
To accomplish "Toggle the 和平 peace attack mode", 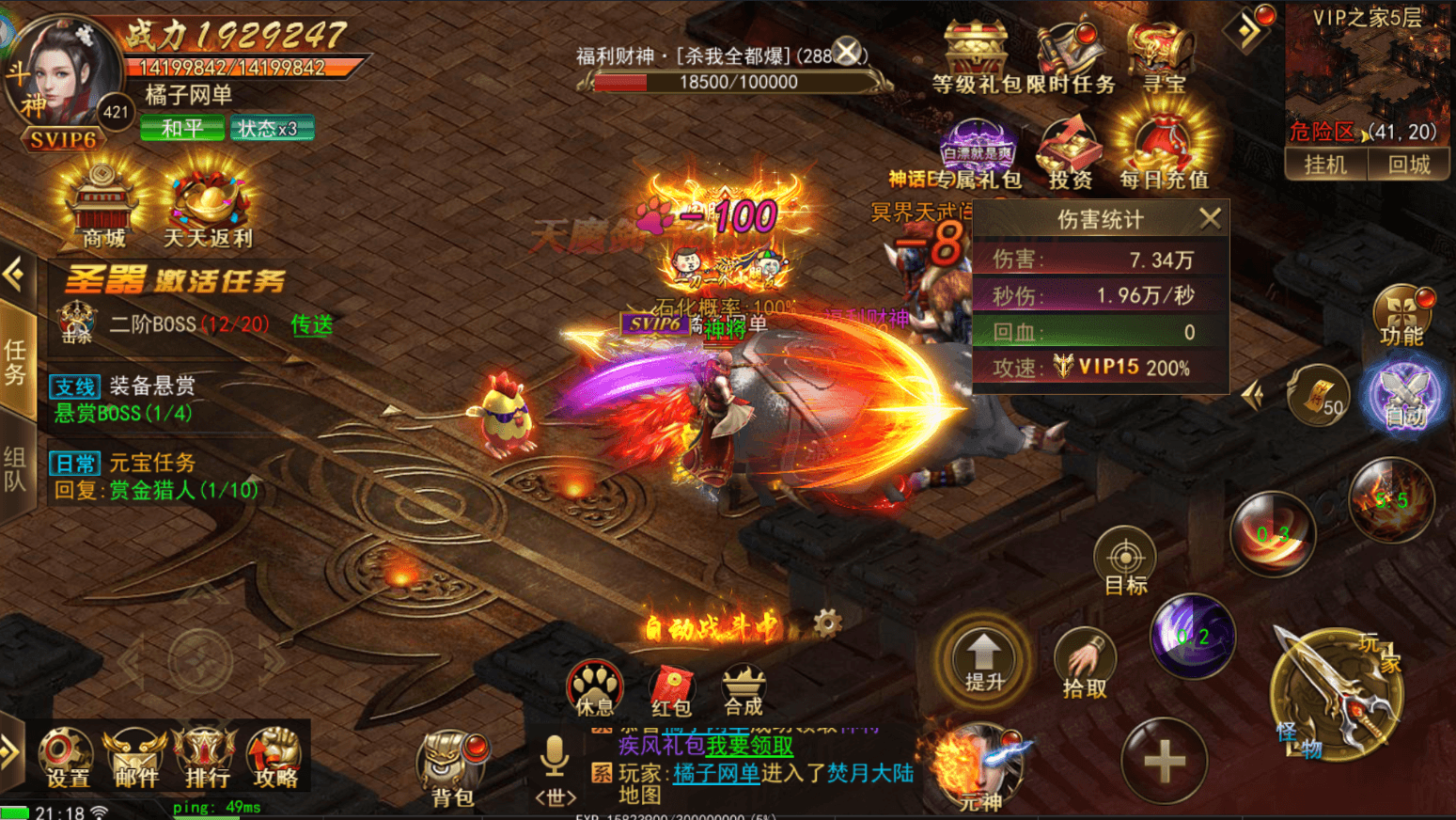I will tap(181, 128).
